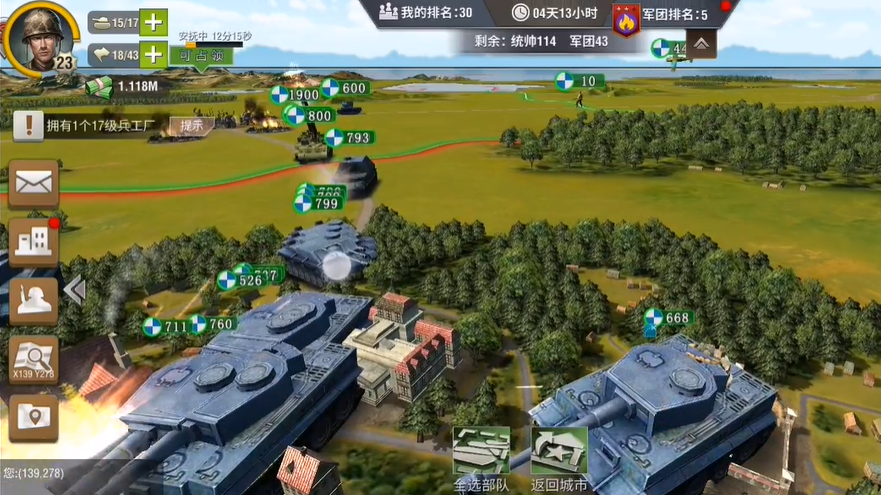Screen dimensions: 881x495
Task: Open the city buildings menu with red dot
Action: pyautogui.click(x=33, y=241)
